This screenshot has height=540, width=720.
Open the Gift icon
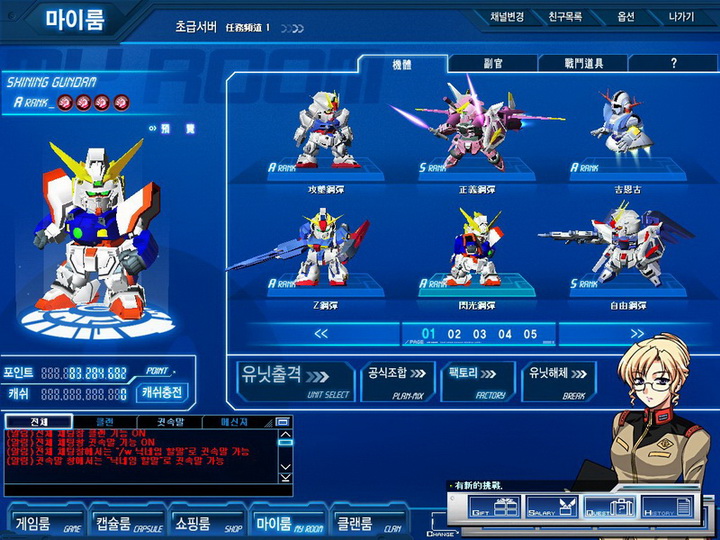(494, 508)
